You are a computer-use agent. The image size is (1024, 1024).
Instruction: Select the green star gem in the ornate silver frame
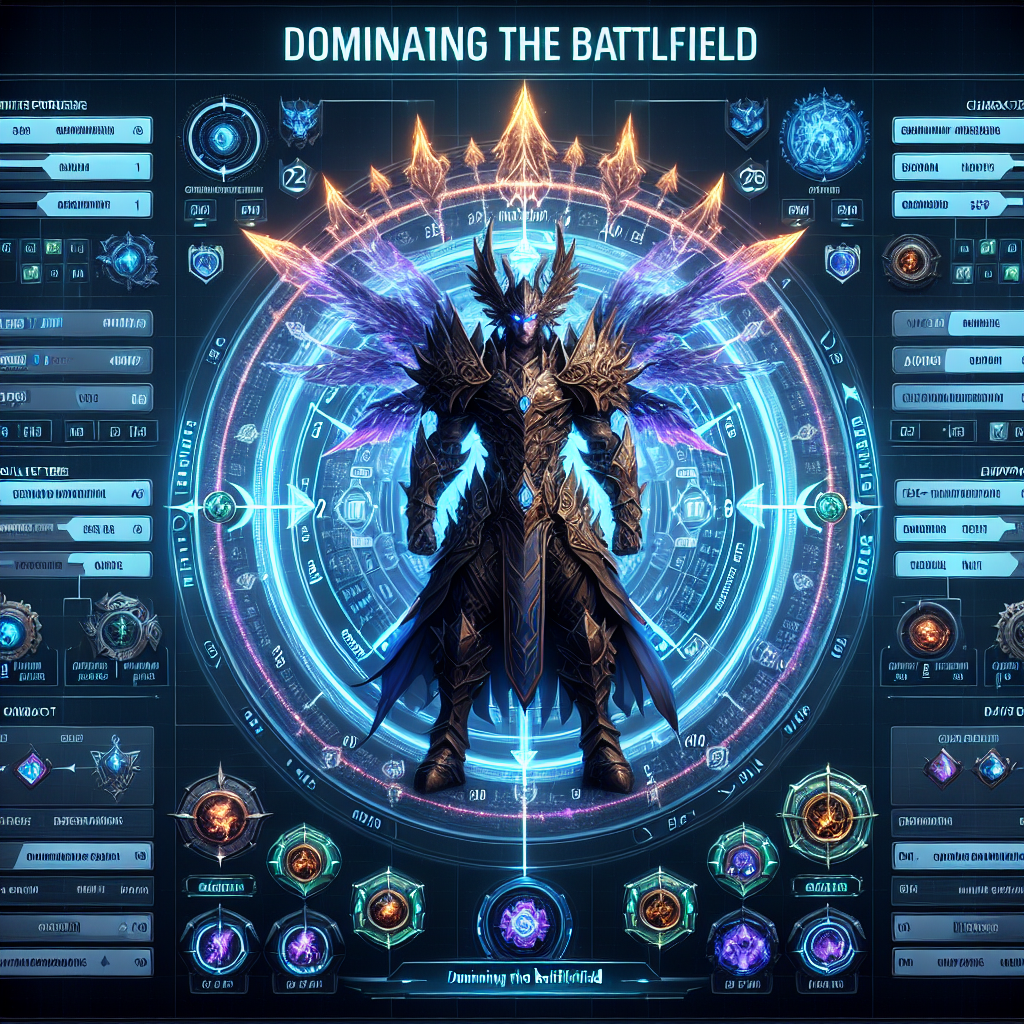(x=121, y=630)
